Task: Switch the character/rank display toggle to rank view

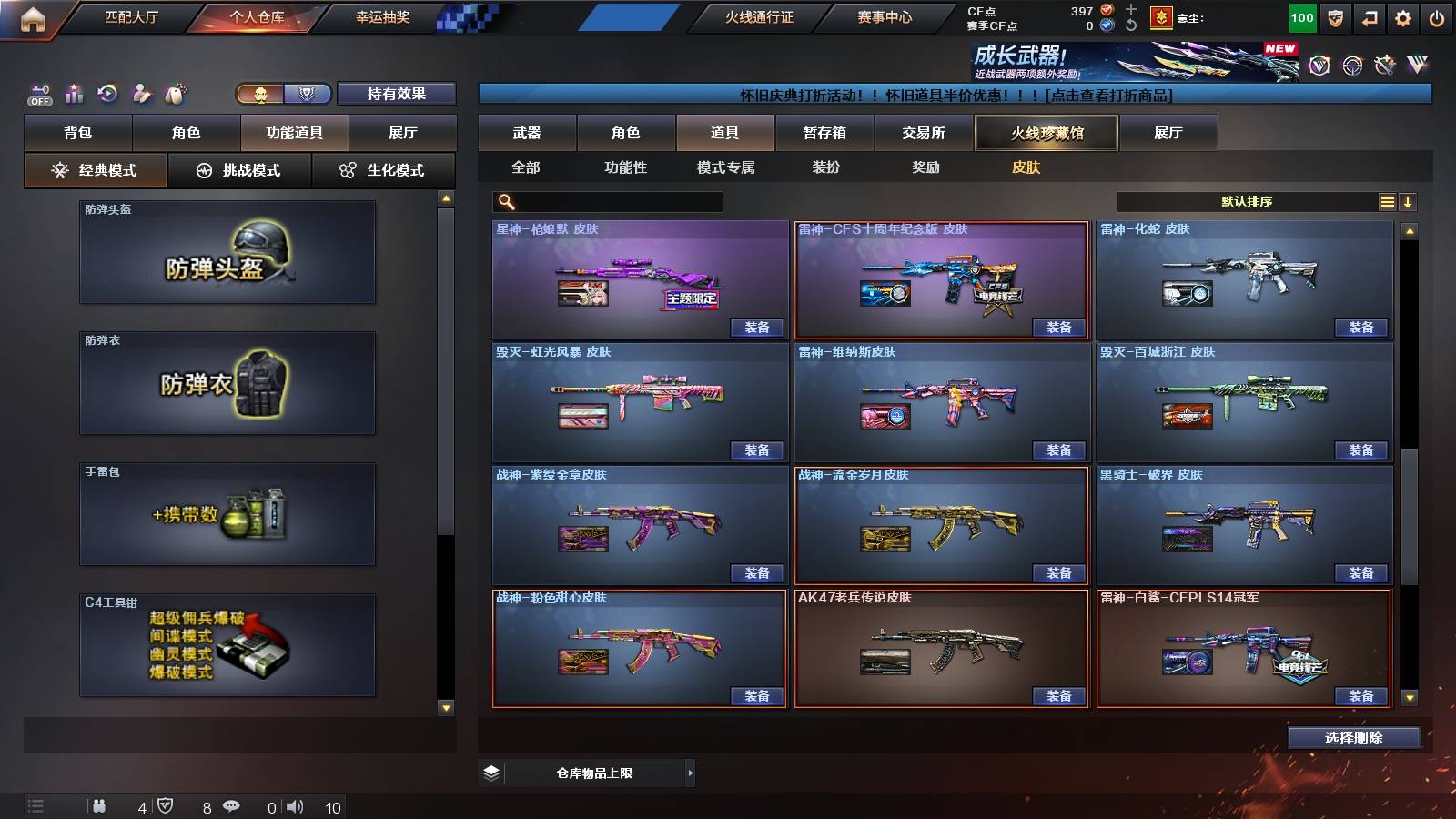Action: pyautogui.click(x=308, y=94)
